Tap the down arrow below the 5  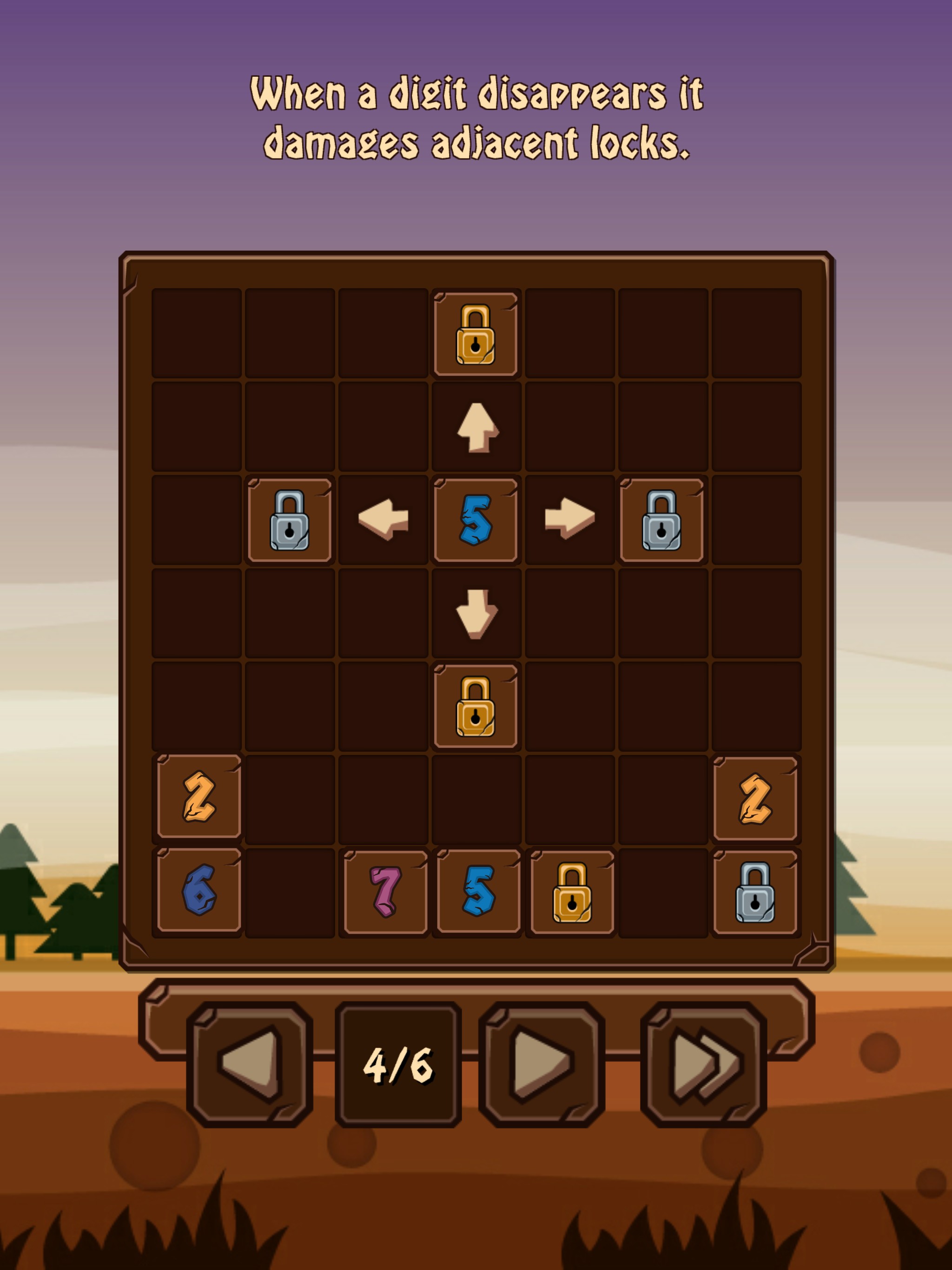[x=476, y=613]
